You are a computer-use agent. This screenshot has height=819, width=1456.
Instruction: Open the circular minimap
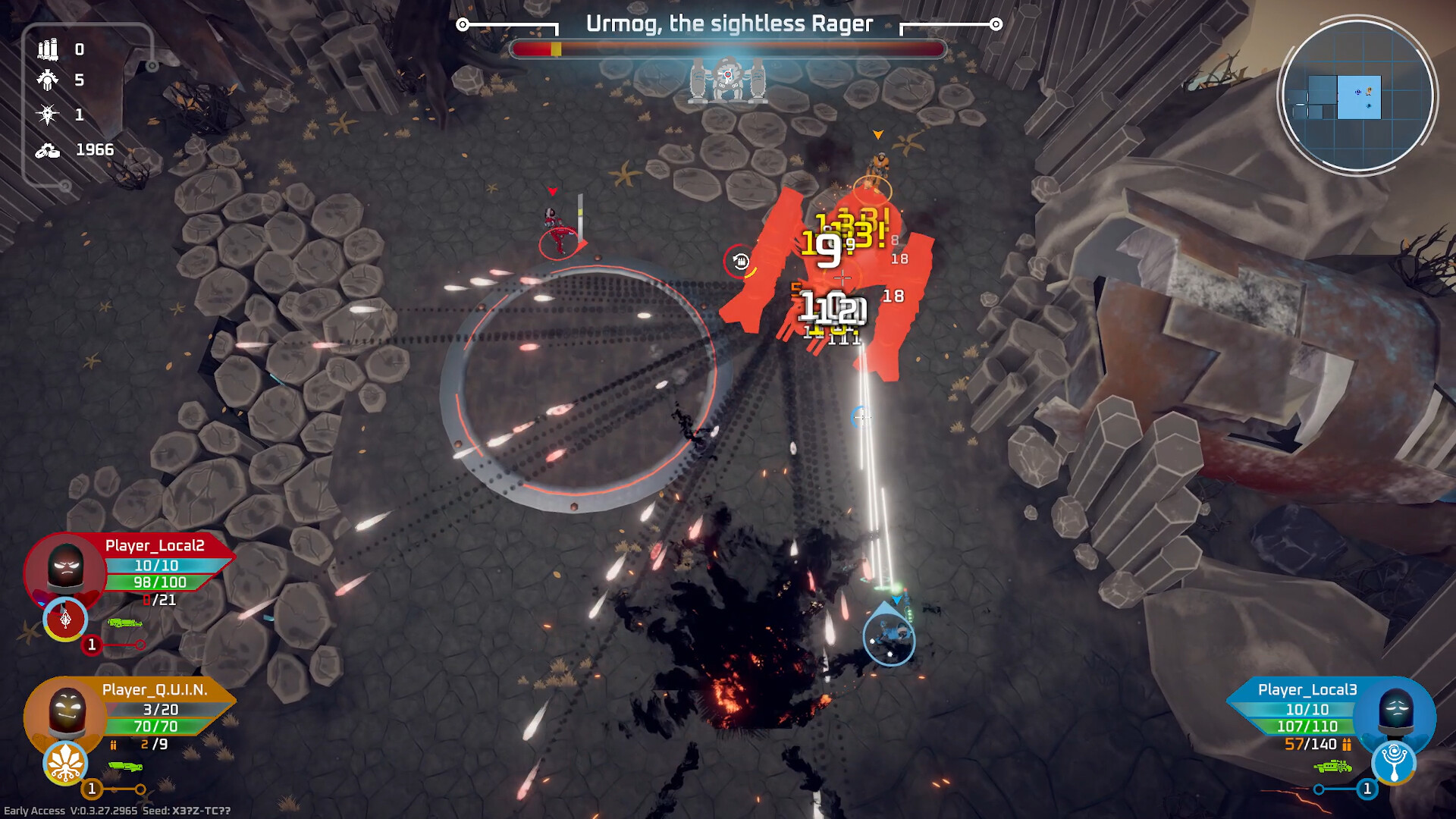pyautogui.click(x=1357, y=96)
